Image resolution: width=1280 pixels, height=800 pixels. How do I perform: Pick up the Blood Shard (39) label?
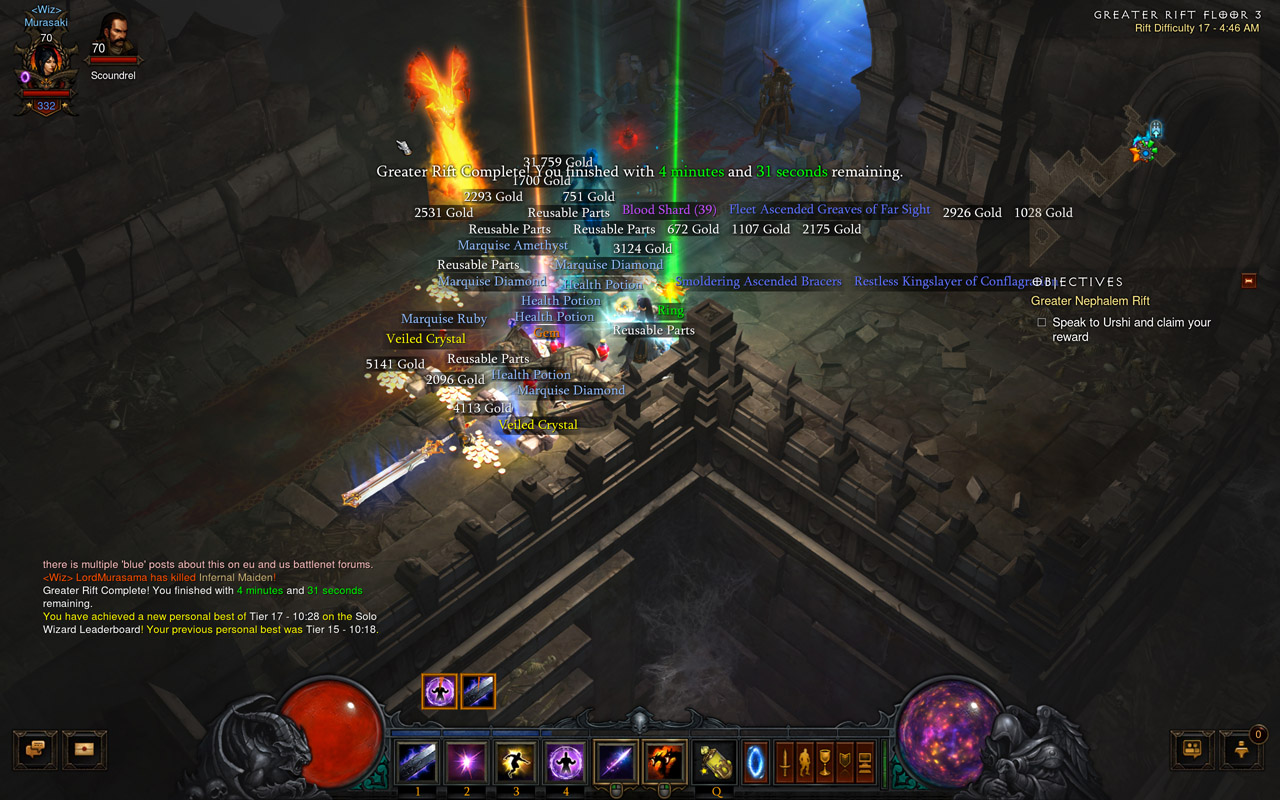[669, 210]
